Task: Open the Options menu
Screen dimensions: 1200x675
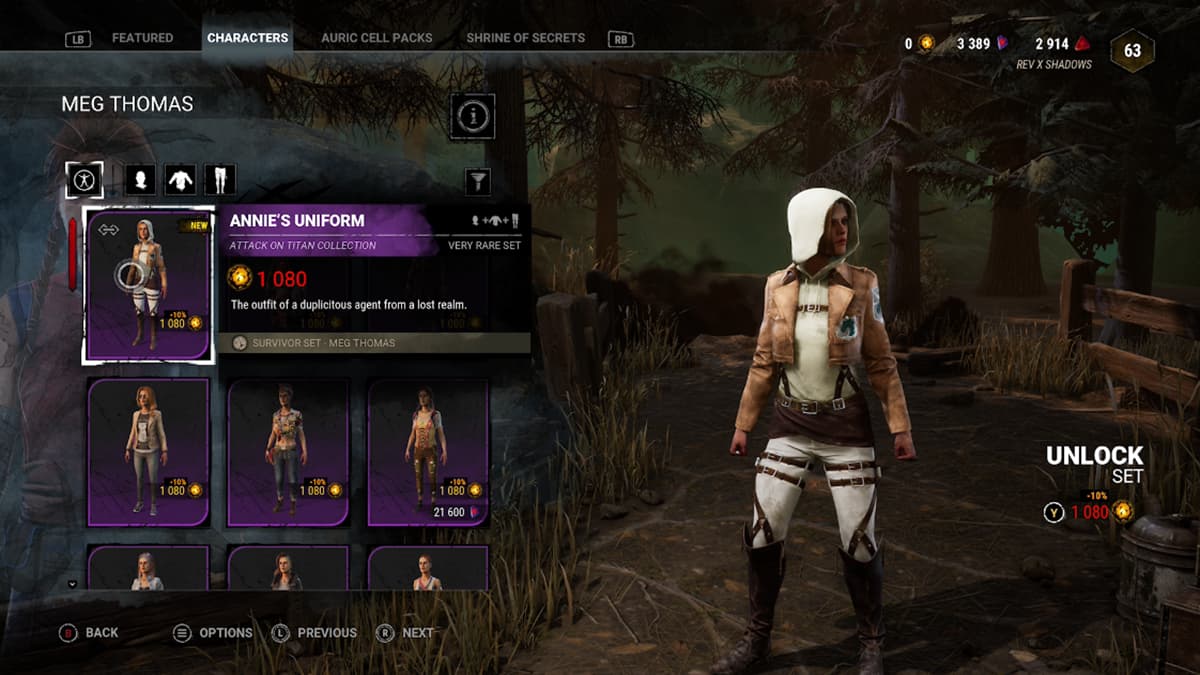Action: 213,632
